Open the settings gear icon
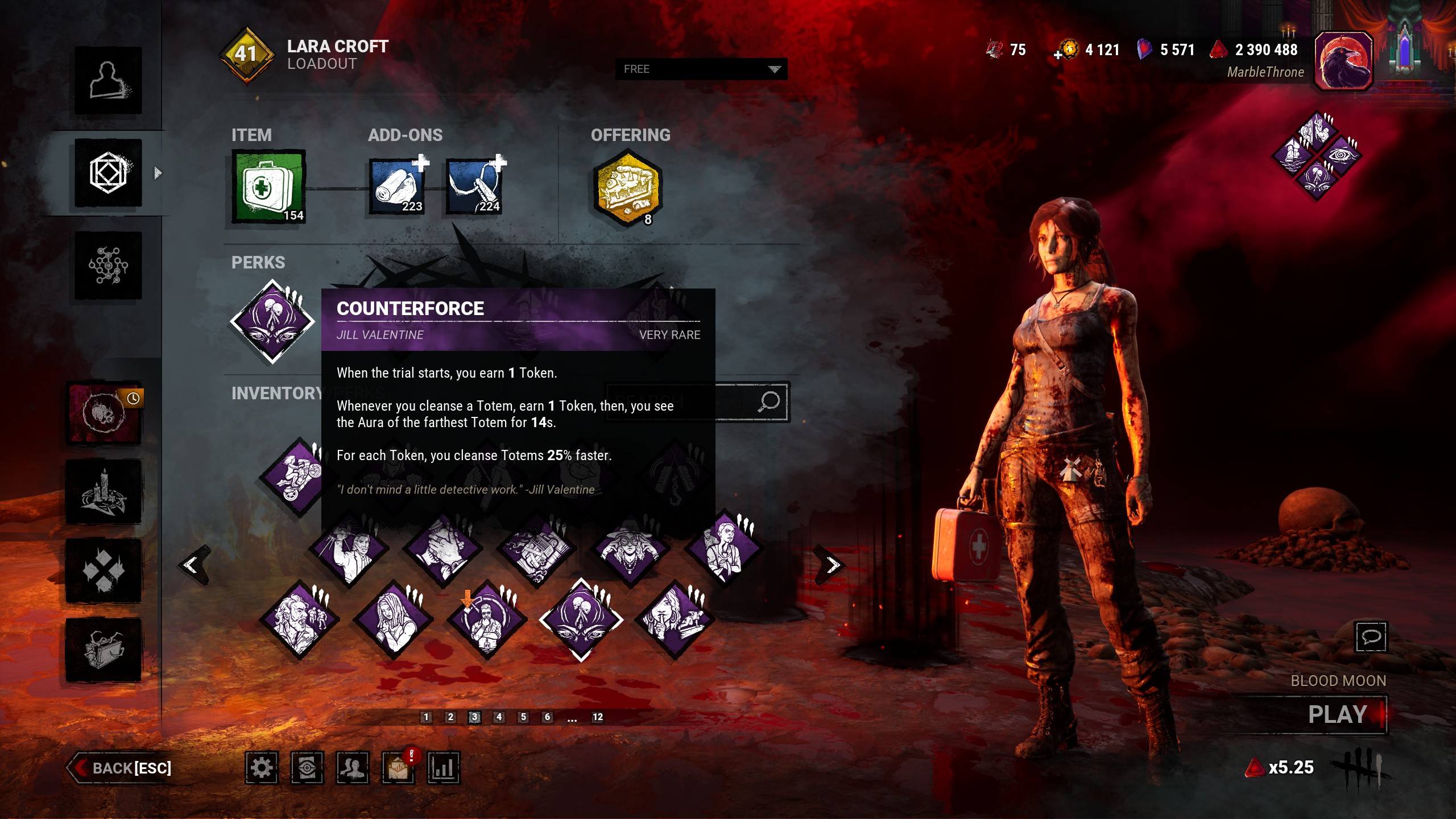Viewport: 1456px width, 819px height. click(262, 768)
